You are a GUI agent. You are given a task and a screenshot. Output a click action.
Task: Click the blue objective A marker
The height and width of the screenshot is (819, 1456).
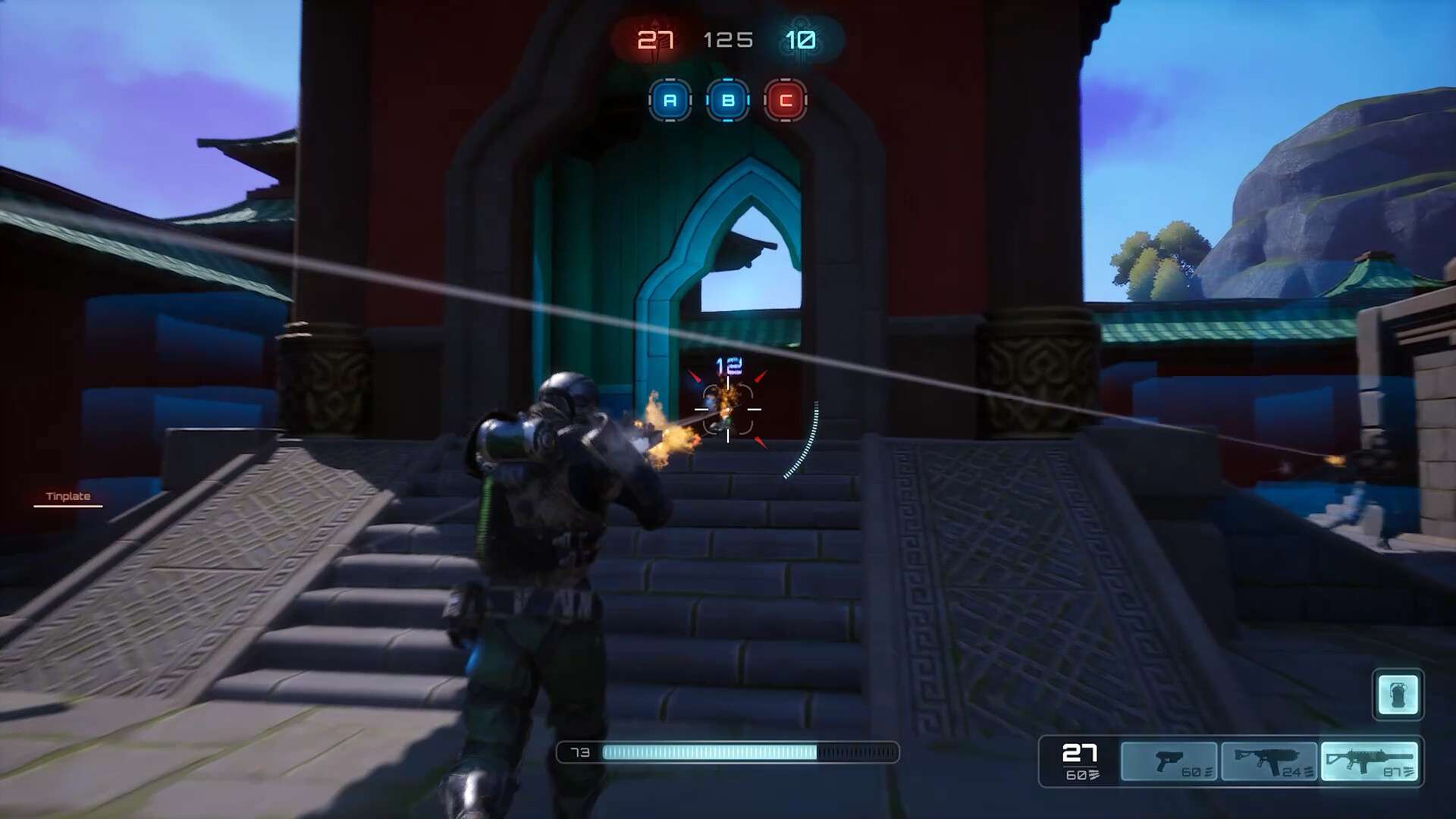pos(670,100)
